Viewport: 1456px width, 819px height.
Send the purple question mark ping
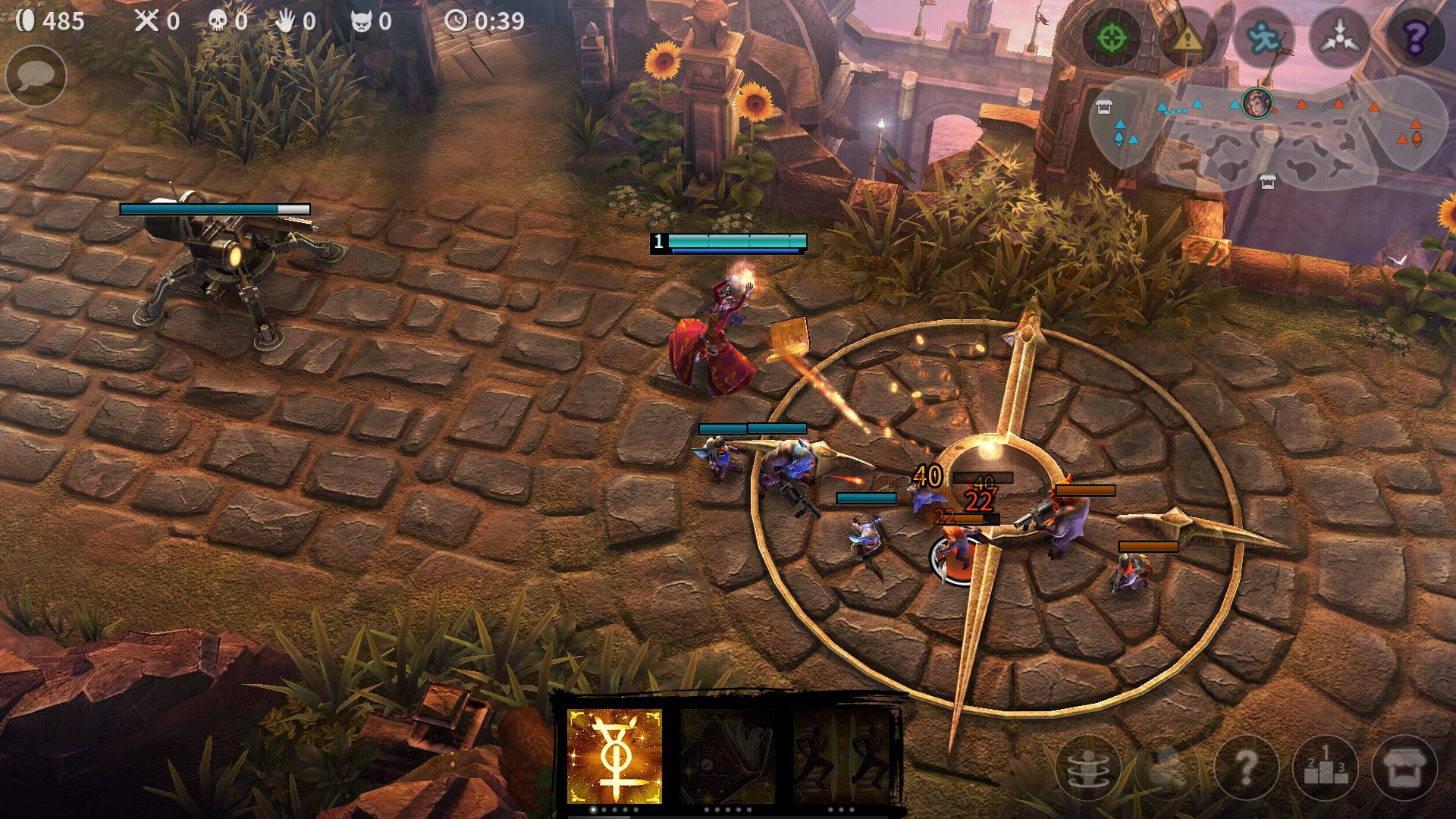point(1415,36)
